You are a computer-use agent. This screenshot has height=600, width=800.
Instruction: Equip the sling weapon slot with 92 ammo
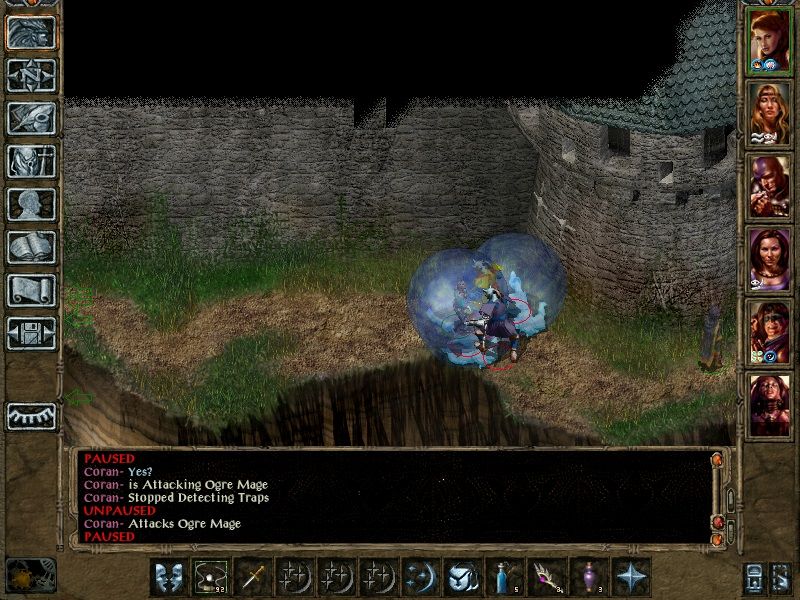(212, 577)
